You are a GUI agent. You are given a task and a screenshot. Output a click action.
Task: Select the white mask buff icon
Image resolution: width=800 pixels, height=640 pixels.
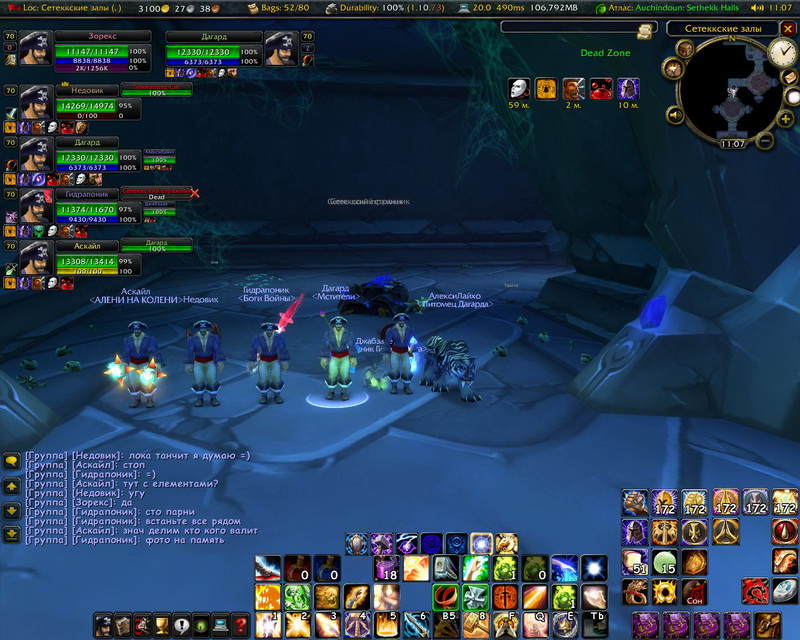[518, 89]
